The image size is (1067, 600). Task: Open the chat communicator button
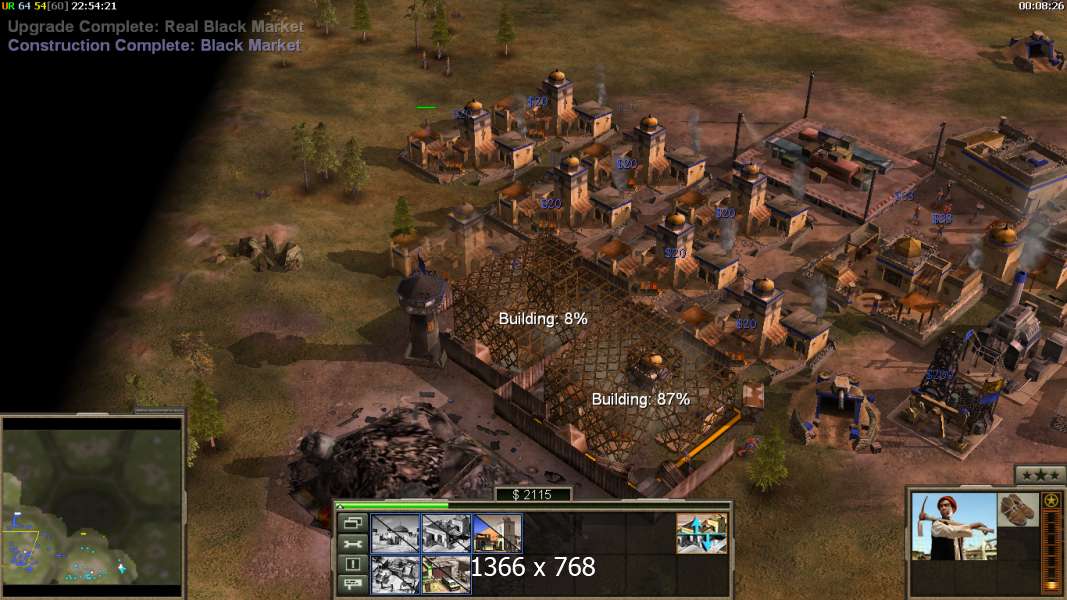352,584
